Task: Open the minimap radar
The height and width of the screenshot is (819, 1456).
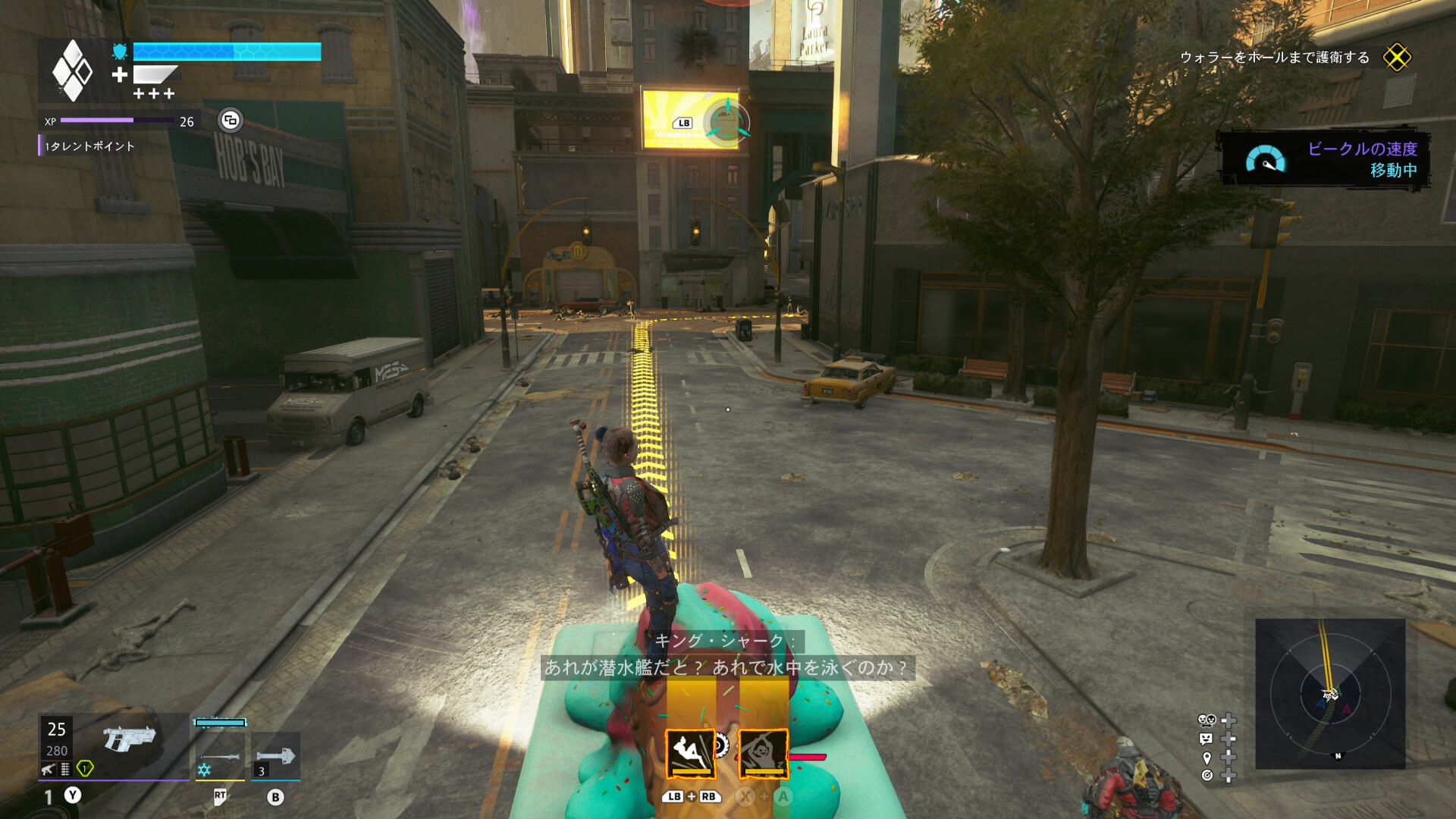Action: pyautogui.click(x=1330, y=693)
